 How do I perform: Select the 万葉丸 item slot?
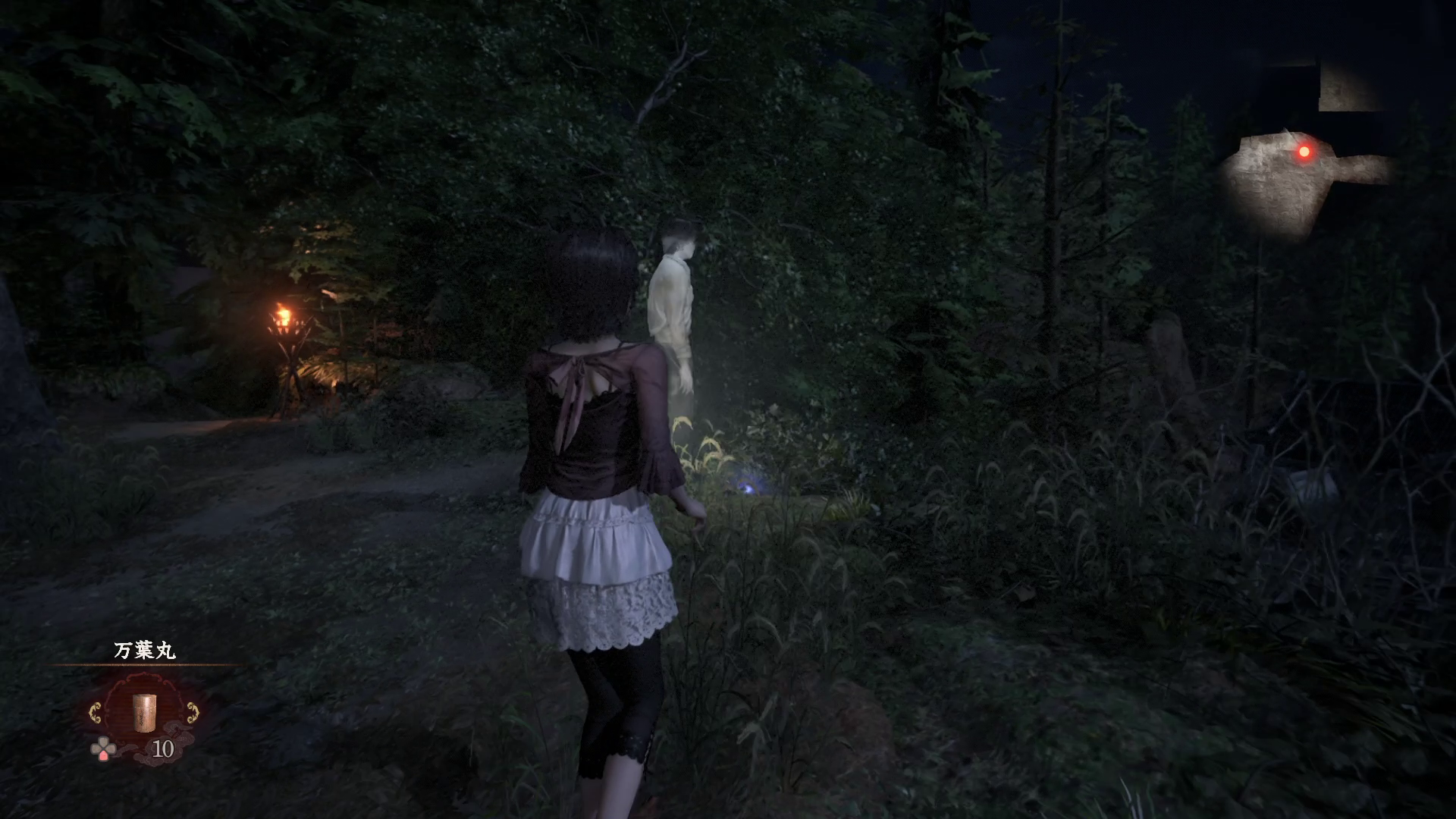point(143,711)
